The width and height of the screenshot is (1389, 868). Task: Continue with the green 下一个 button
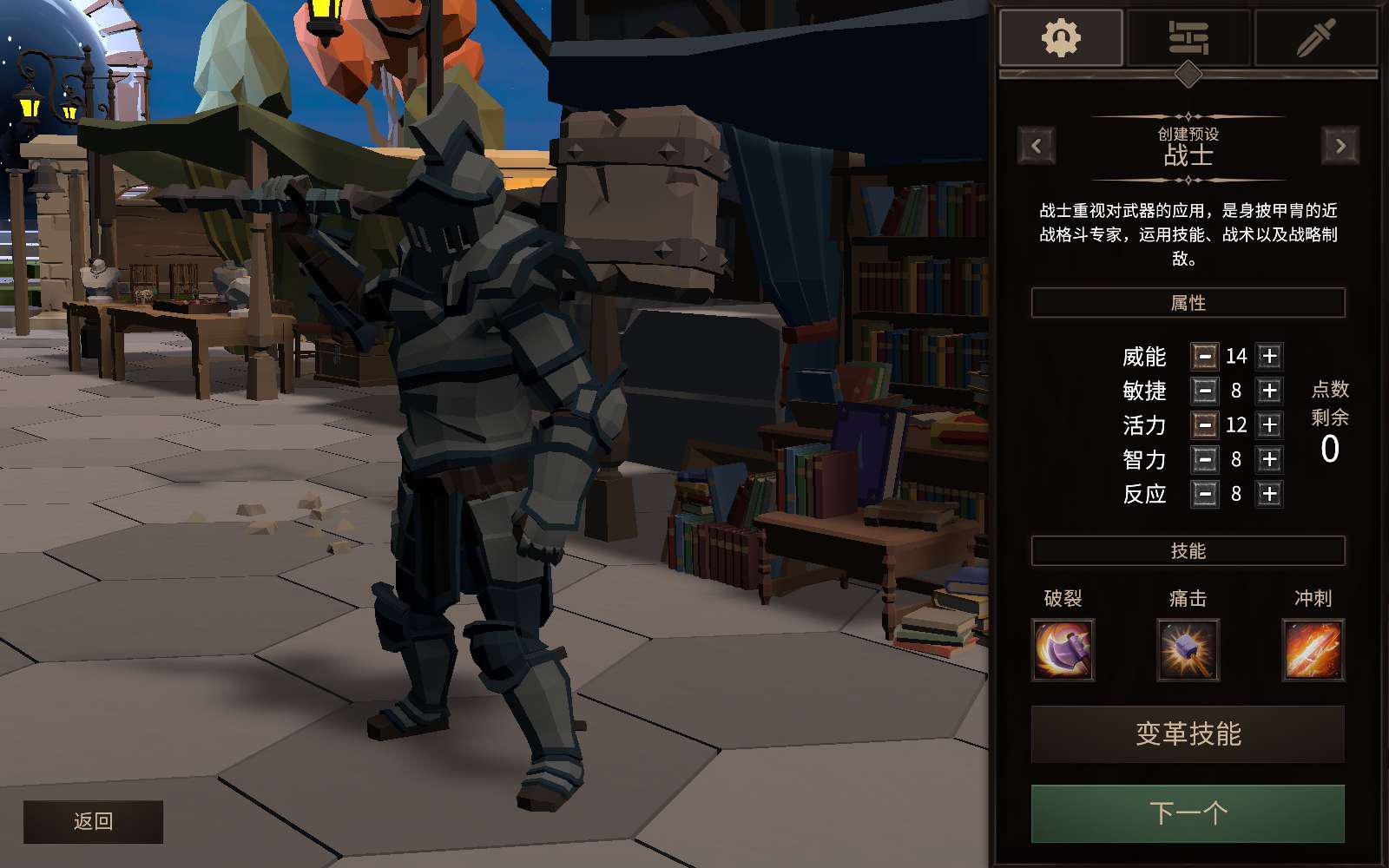1188,813
